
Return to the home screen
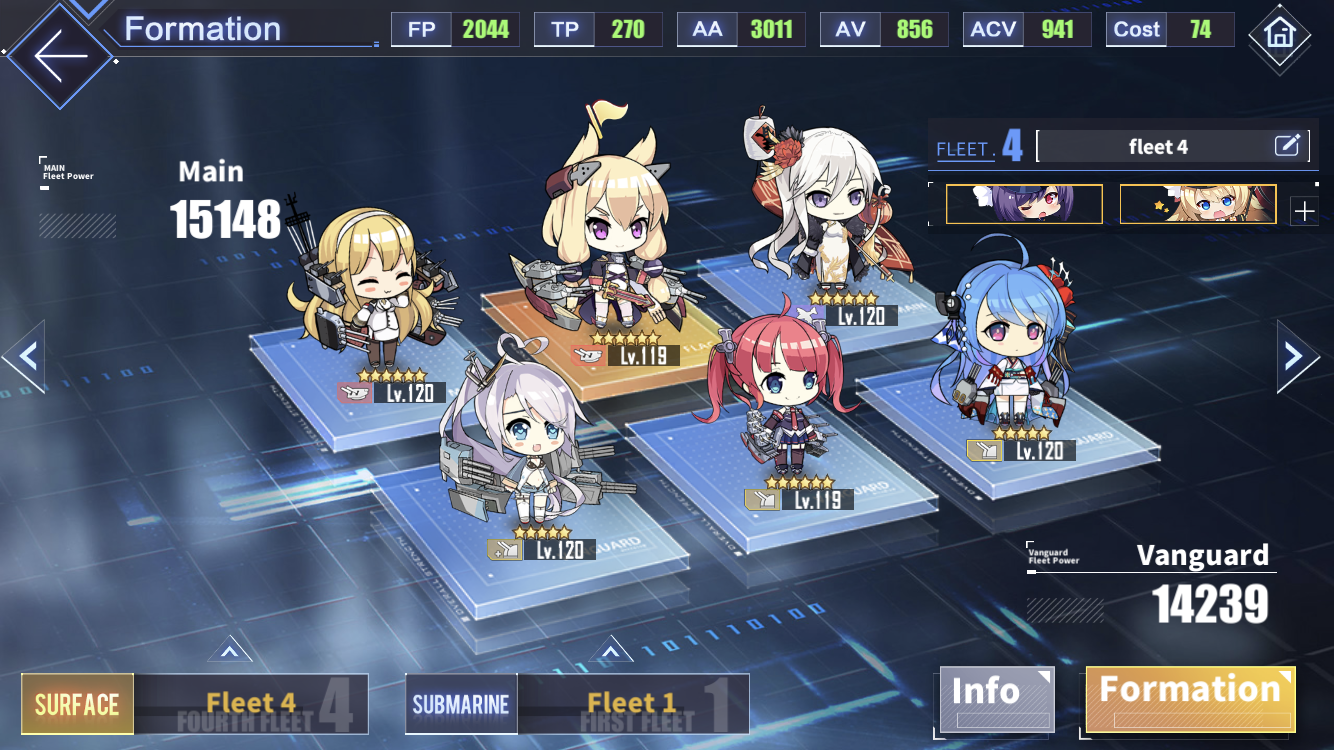point(1281,33)
